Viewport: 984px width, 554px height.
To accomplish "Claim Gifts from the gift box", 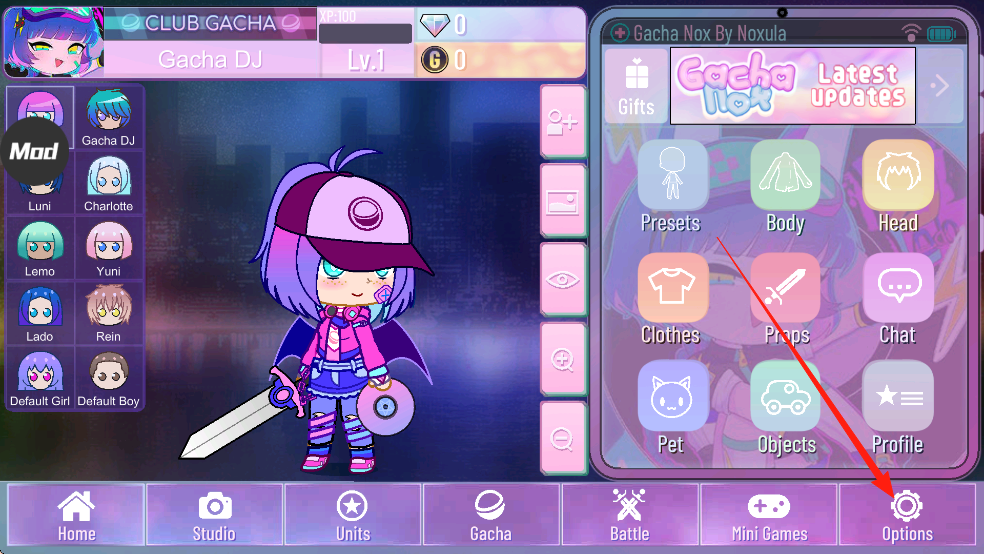I will click(x=636, y=86).
